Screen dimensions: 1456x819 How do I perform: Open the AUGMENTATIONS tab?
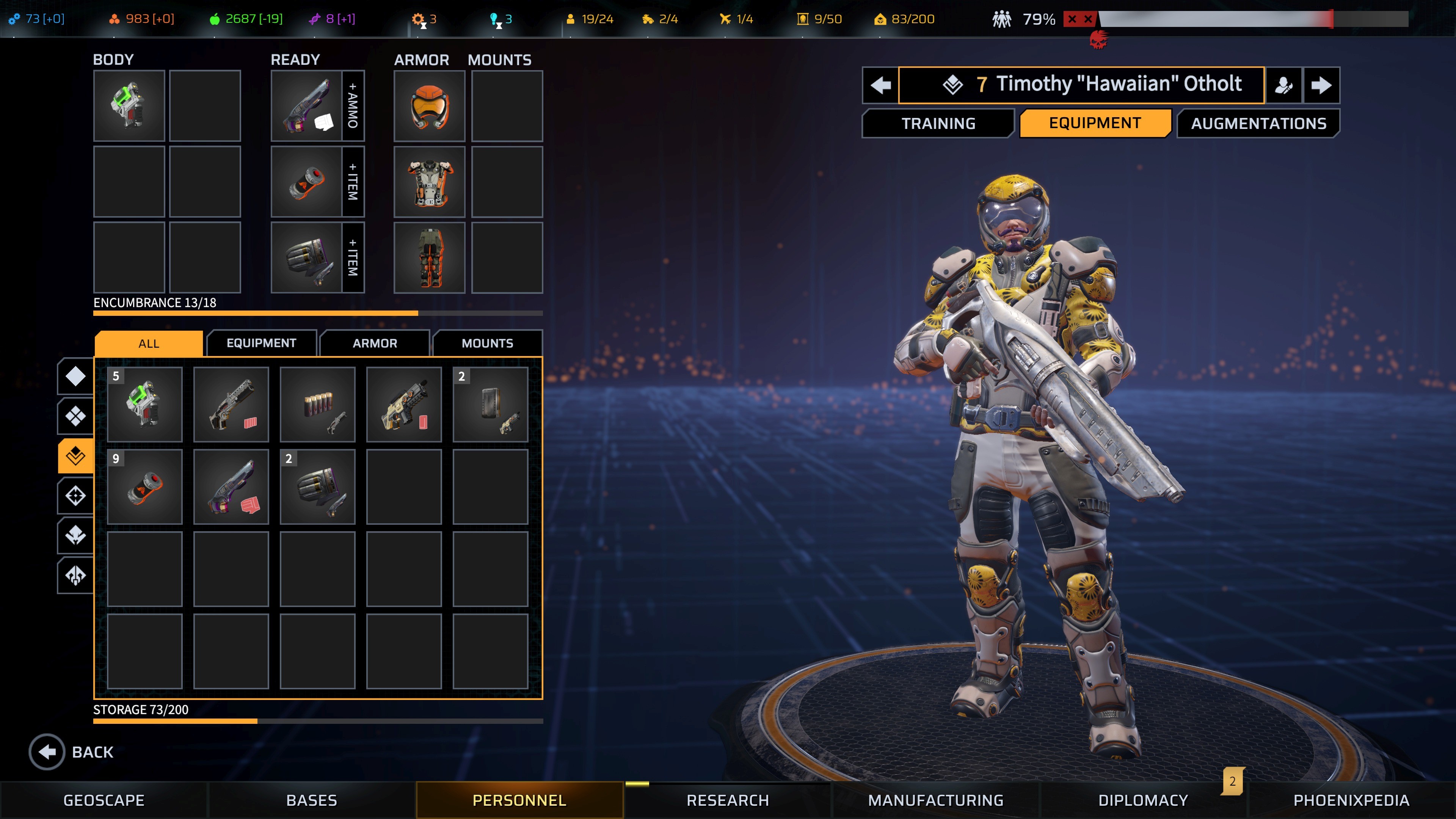[1259, 123]
